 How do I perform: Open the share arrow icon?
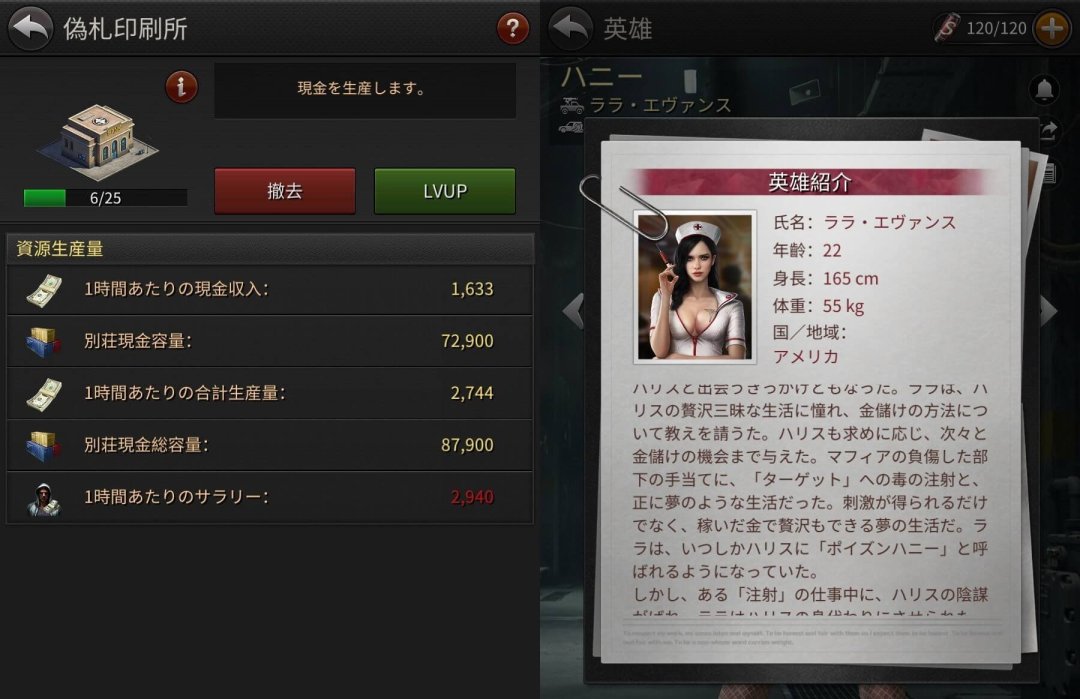[1048, 130]
